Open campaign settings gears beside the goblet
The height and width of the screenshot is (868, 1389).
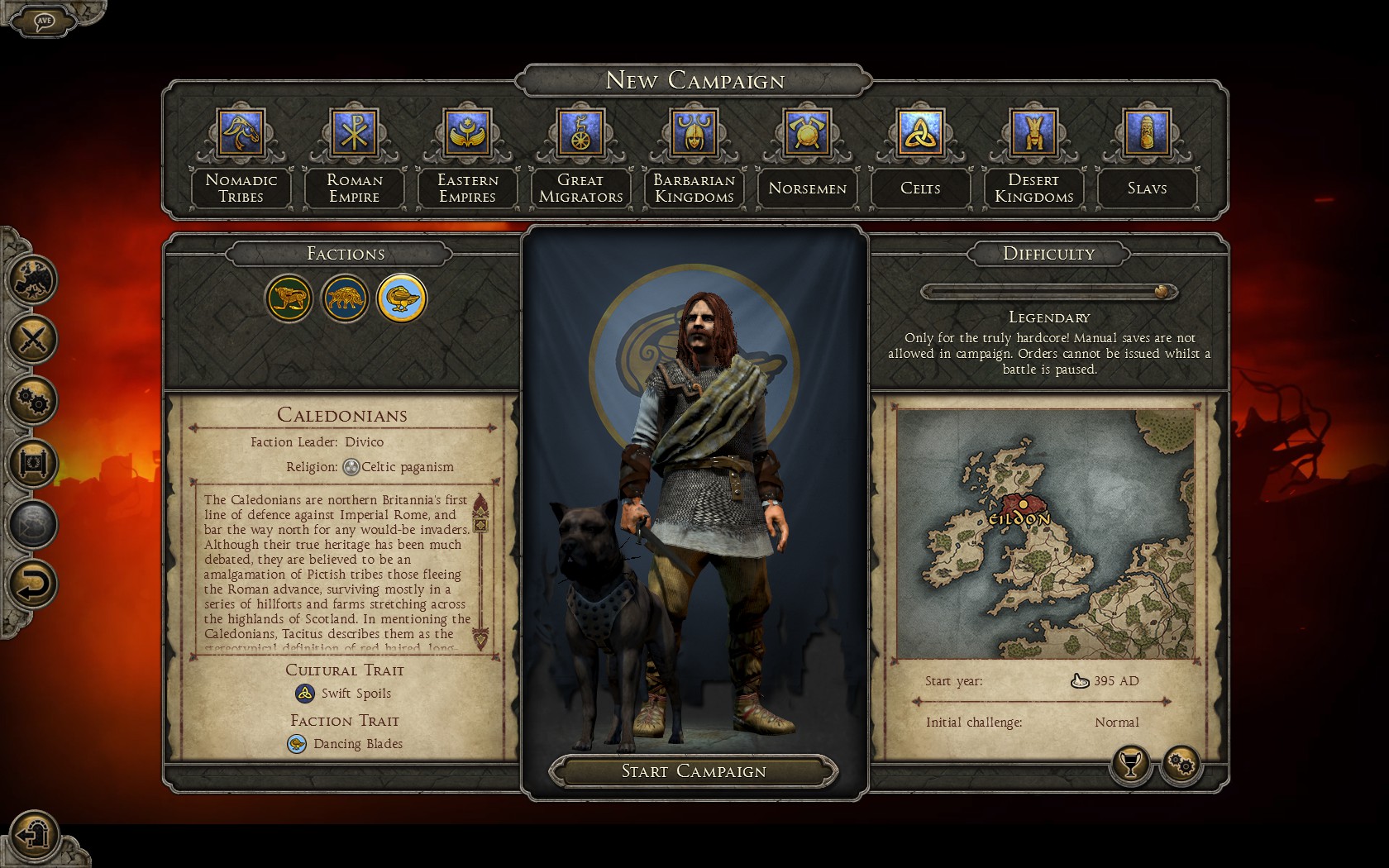coord(1181,765)
